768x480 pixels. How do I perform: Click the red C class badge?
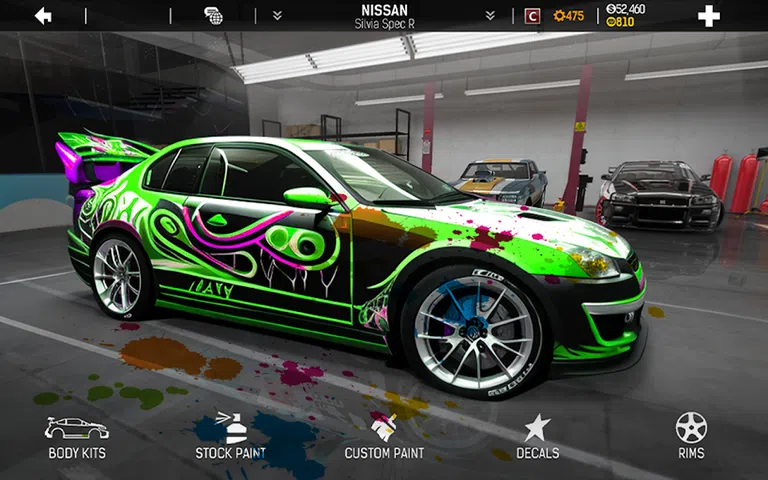coord(532,16)
